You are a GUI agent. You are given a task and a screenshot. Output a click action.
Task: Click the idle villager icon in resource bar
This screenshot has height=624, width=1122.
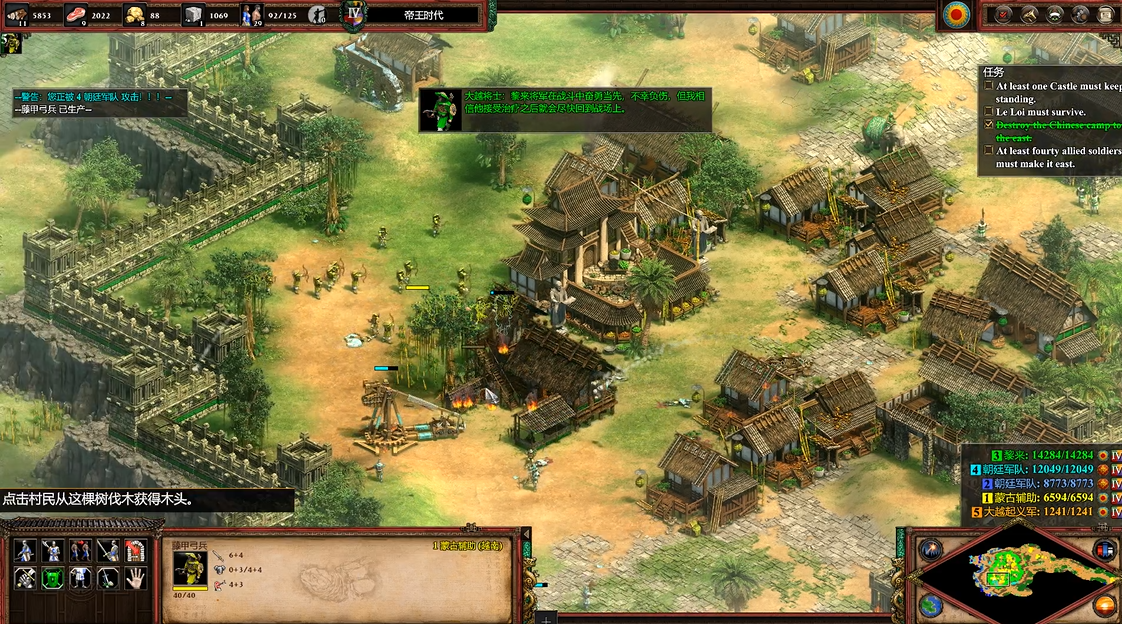click(x=318, y=14)
